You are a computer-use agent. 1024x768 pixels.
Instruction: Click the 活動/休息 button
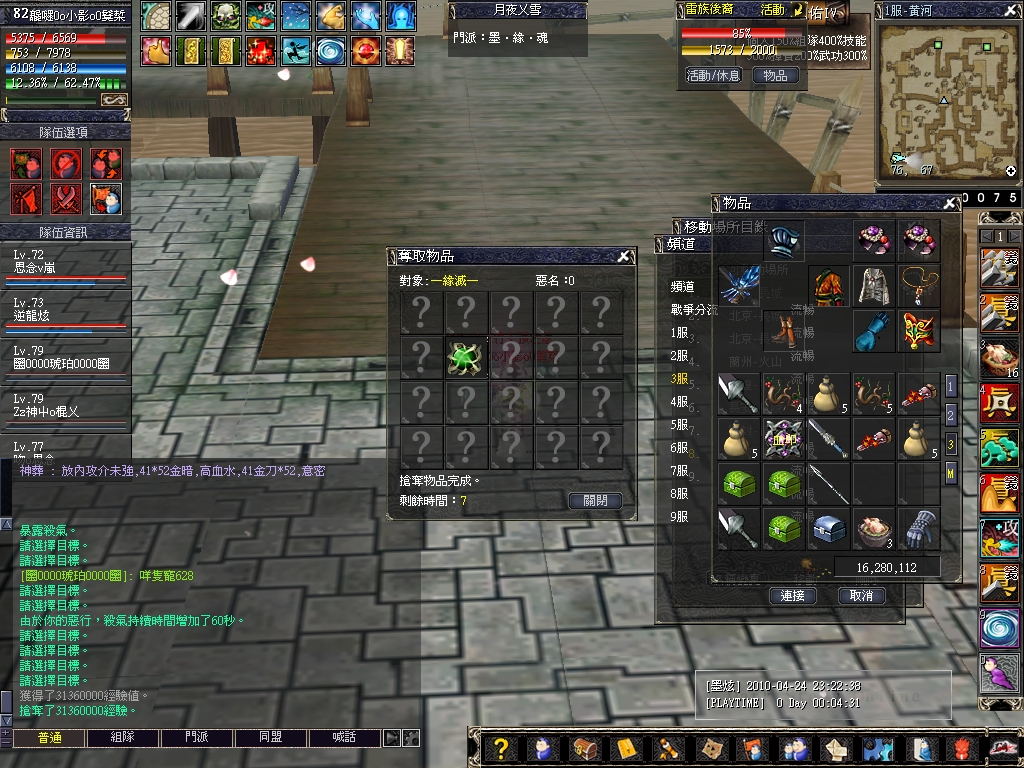click(713, 75)
